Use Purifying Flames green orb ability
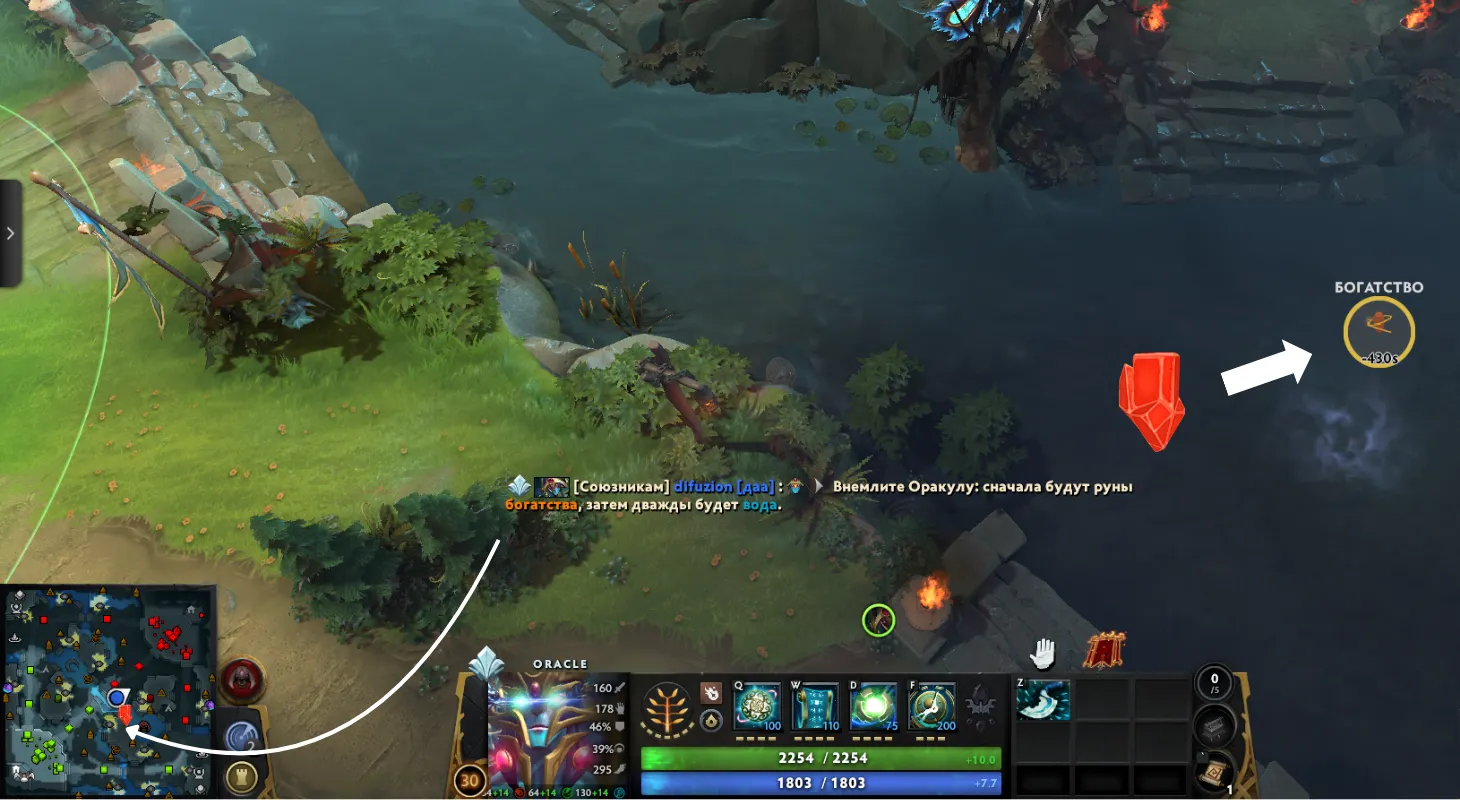Screen dimensions: 1460x800 (874, 707)
